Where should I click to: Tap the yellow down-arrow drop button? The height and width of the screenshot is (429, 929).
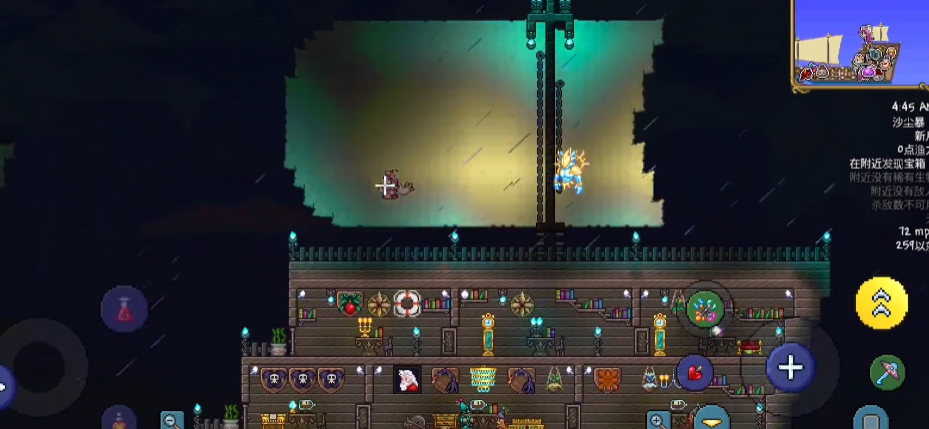tap(712, 418)
